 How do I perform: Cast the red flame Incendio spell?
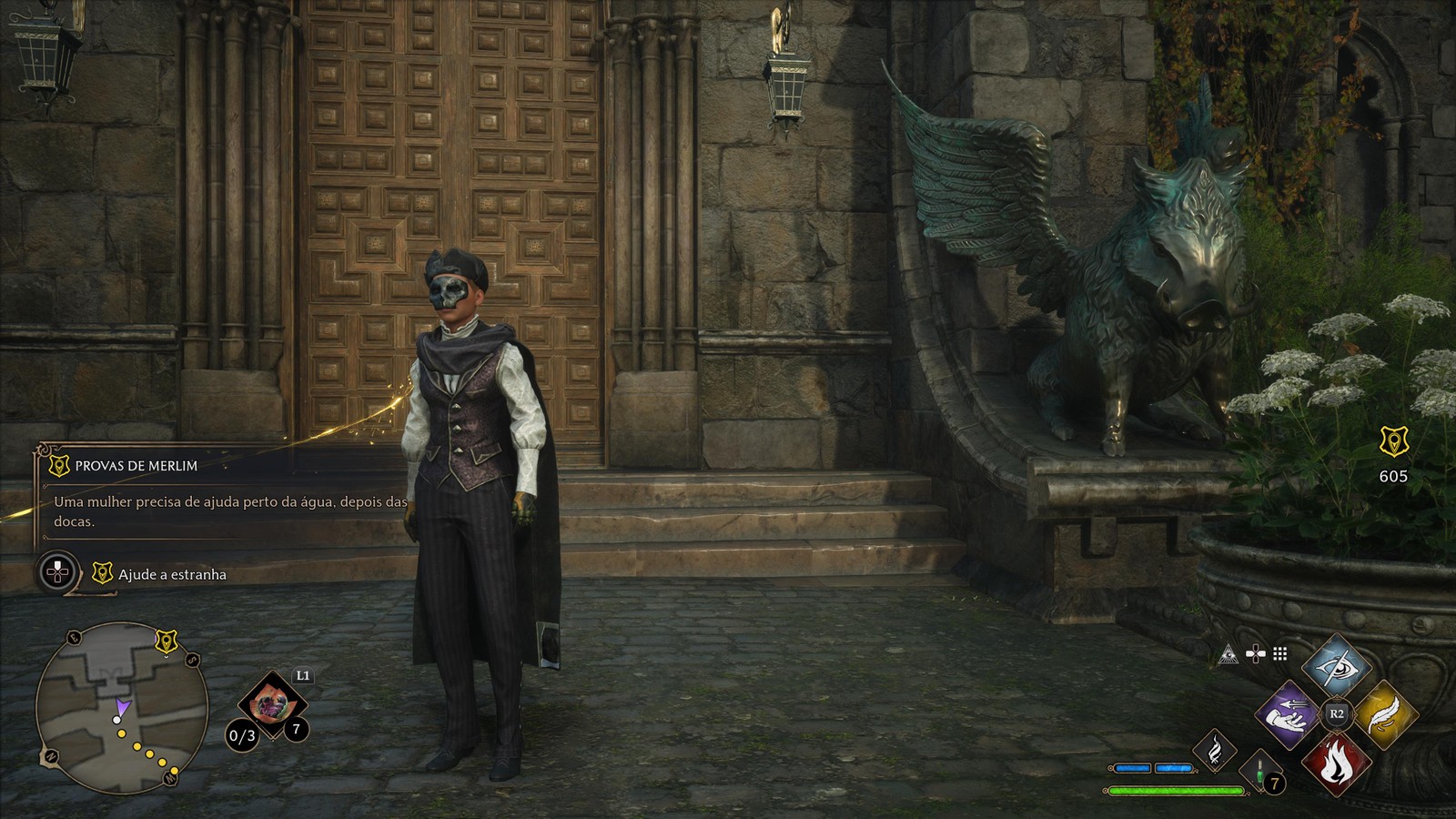coord(1336,763)
